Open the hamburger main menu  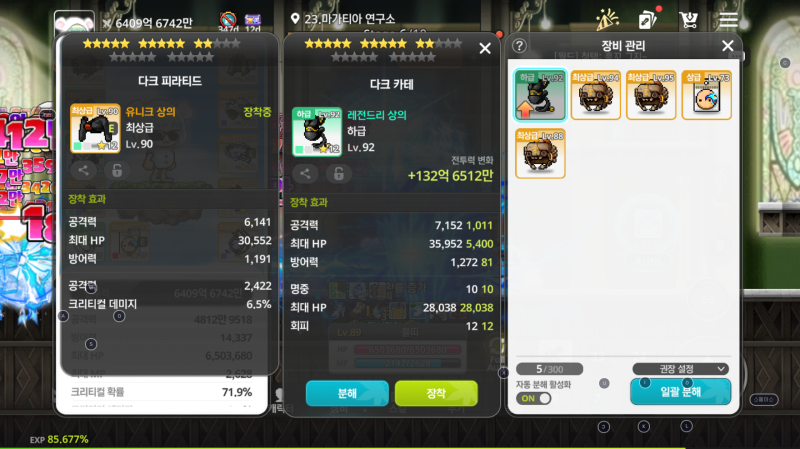pos(728,19)
